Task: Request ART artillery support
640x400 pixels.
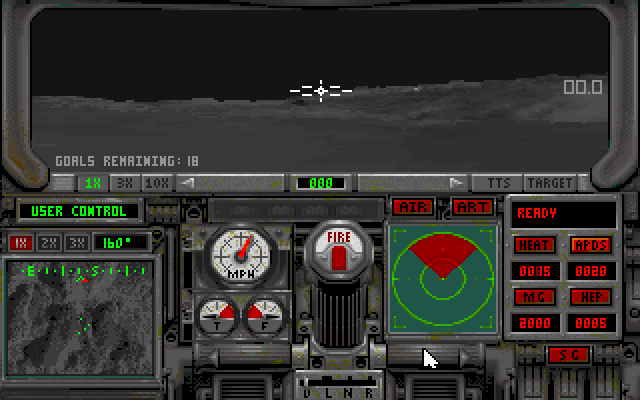Action: [473, 207]
